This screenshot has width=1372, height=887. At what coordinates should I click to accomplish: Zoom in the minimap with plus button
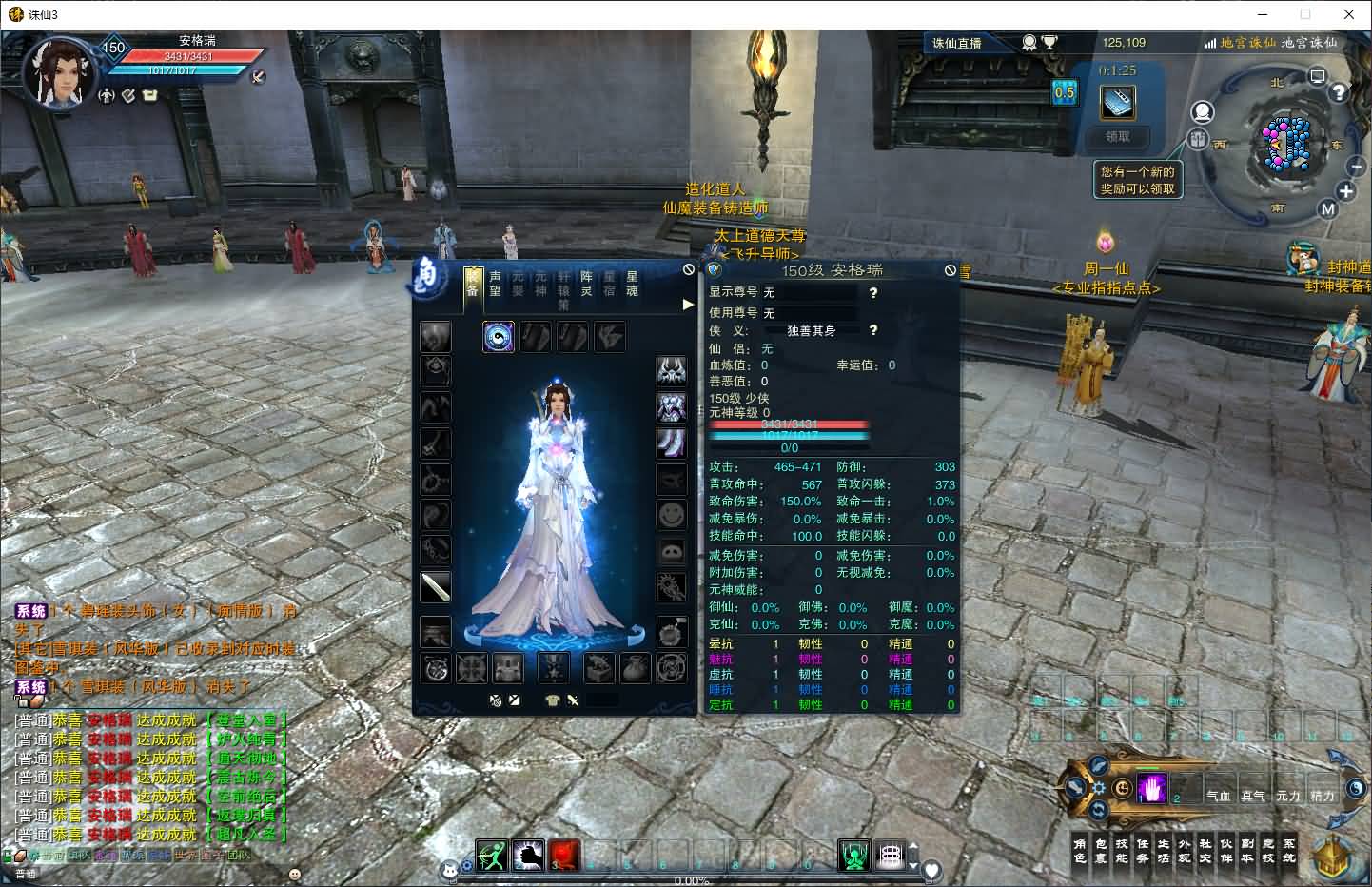coord(1345,191)
